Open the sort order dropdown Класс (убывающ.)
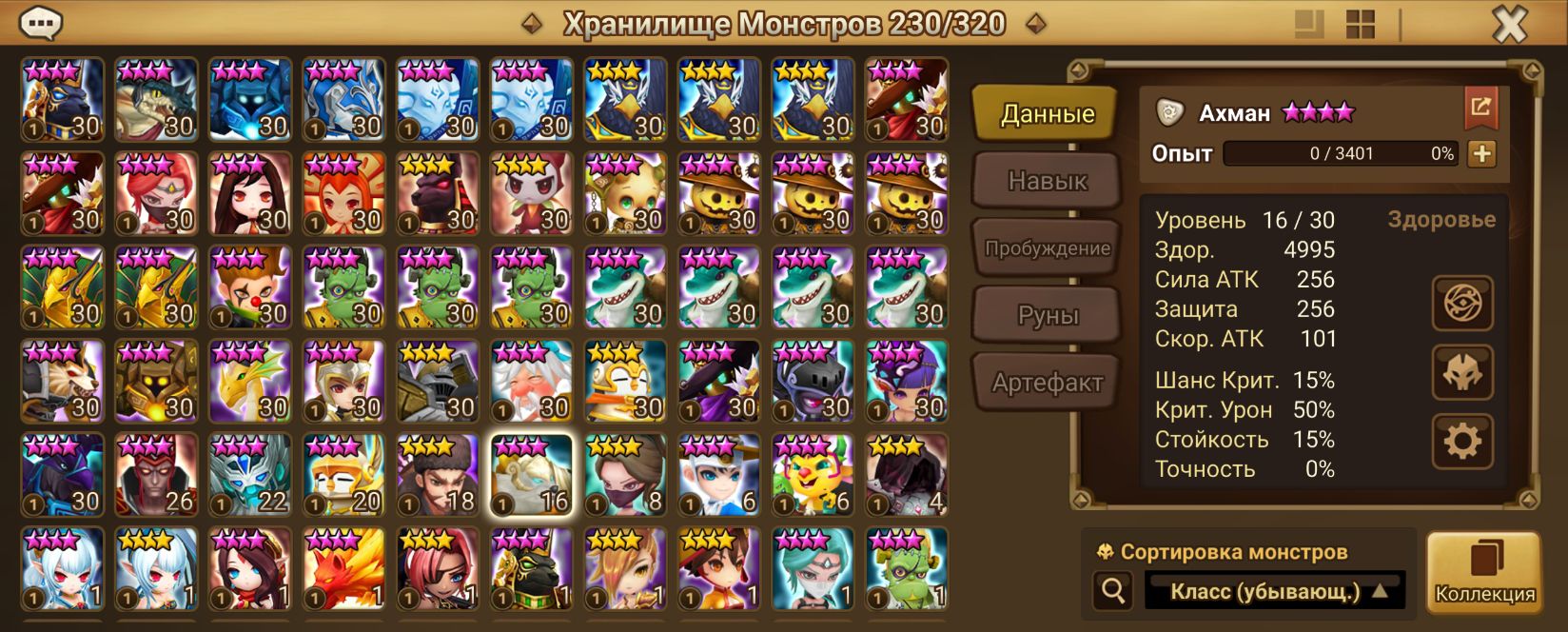This screenshot has width=1568, height=632. coord(1275,592)
